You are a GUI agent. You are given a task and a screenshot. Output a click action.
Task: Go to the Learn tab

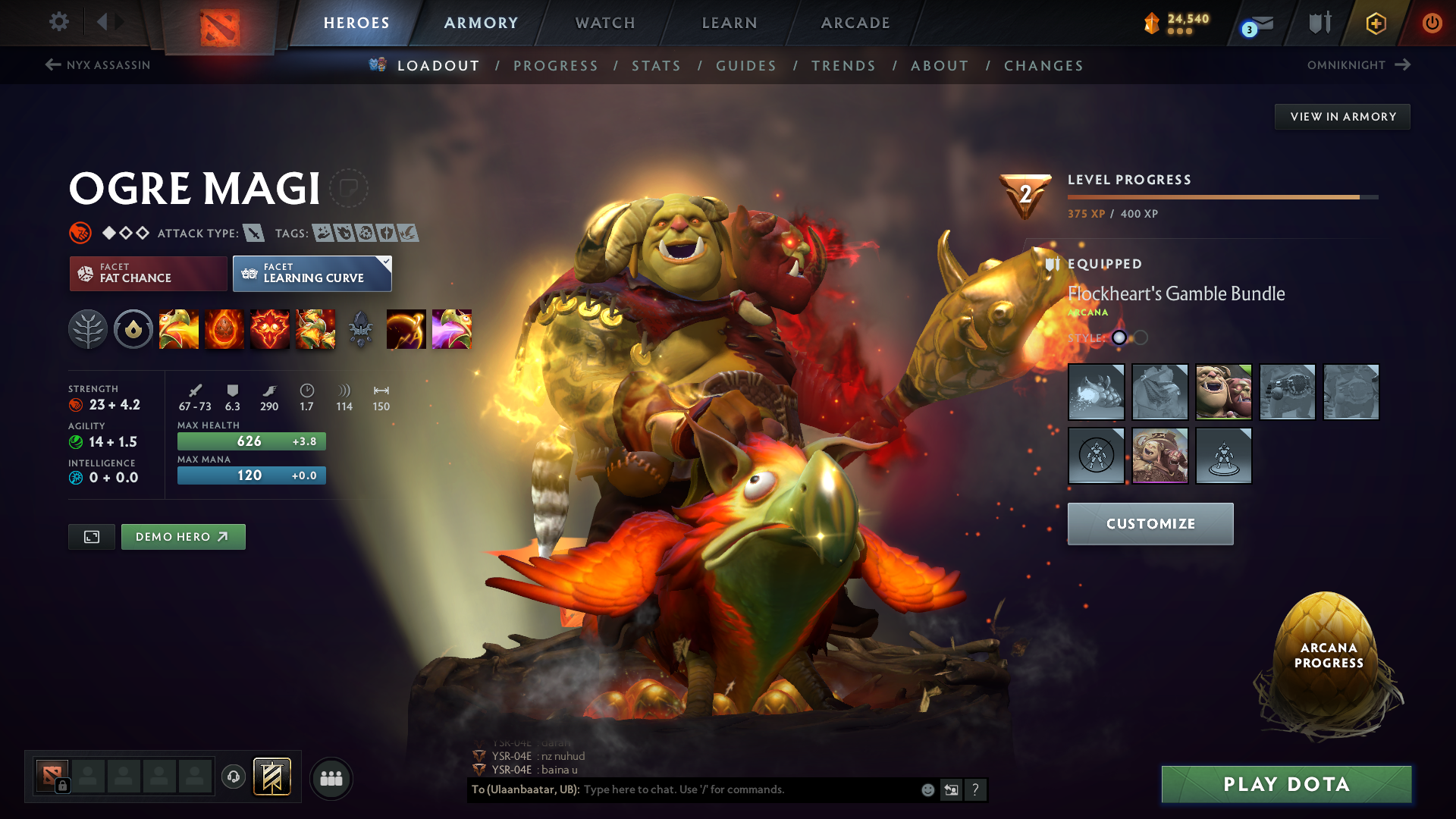730,23
